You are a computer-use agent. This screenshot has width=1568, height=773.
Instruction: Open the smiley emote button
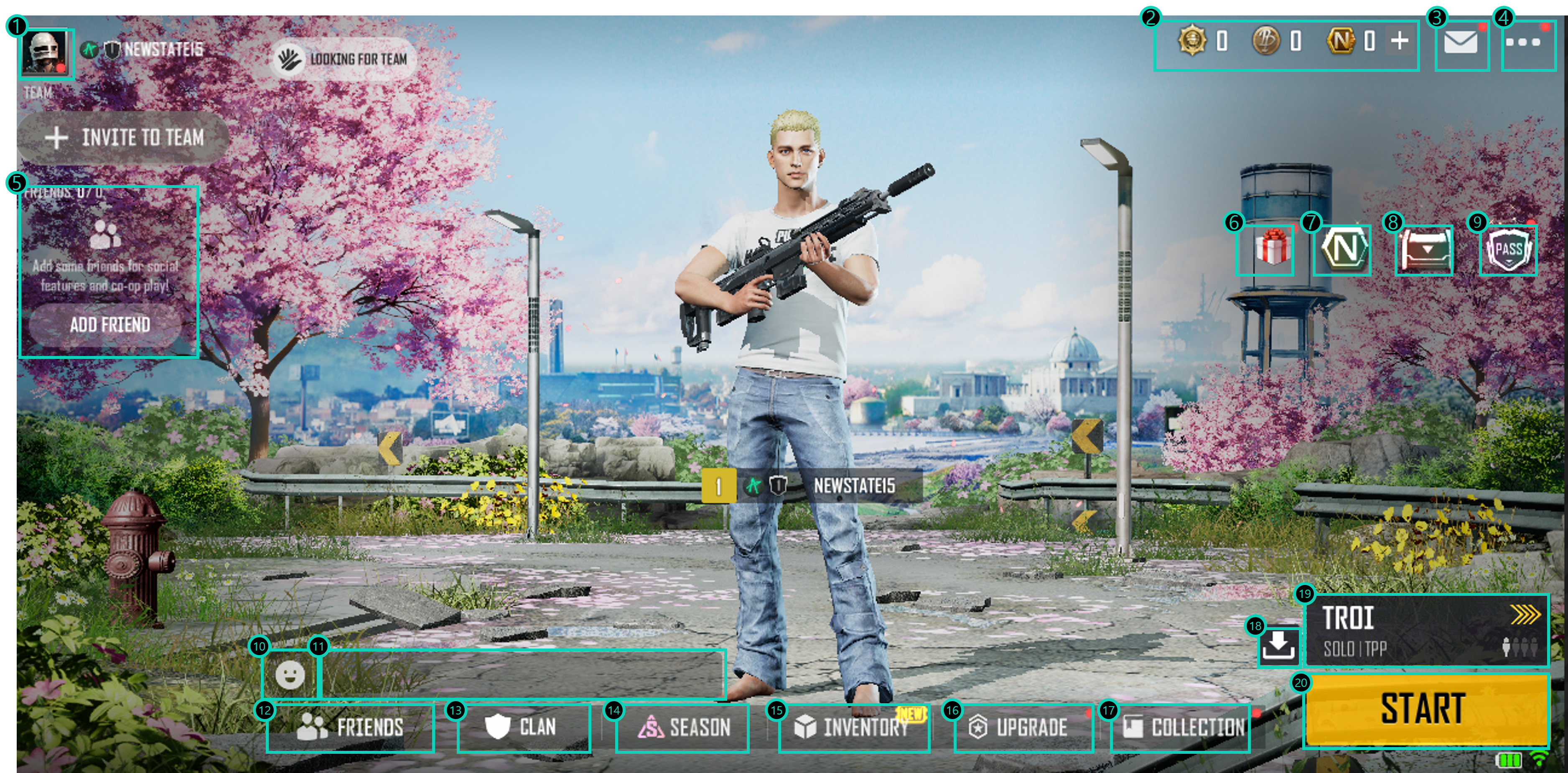pos(290,674)
